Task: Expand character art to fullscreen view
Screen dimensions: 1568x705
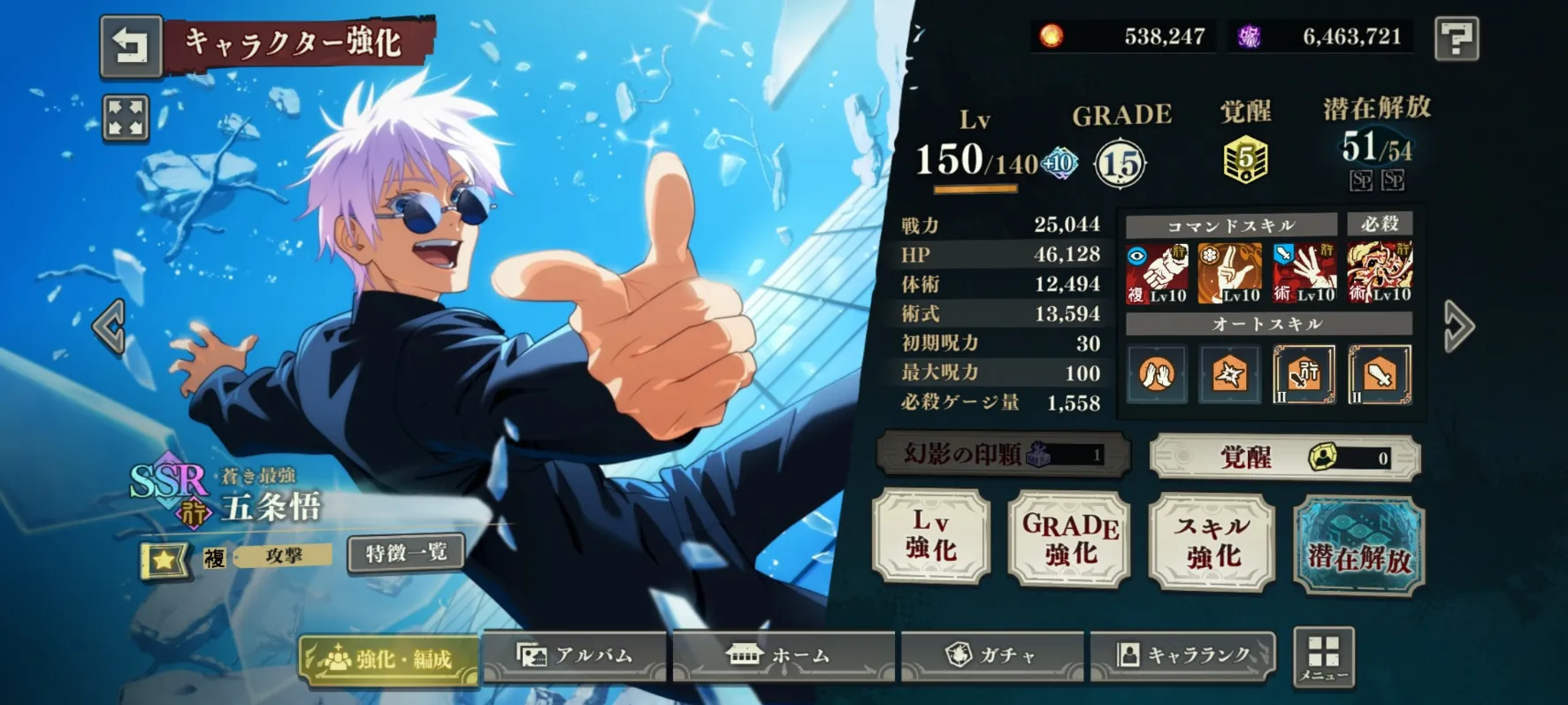Action: pyautogui.click(x=126, y=119)
